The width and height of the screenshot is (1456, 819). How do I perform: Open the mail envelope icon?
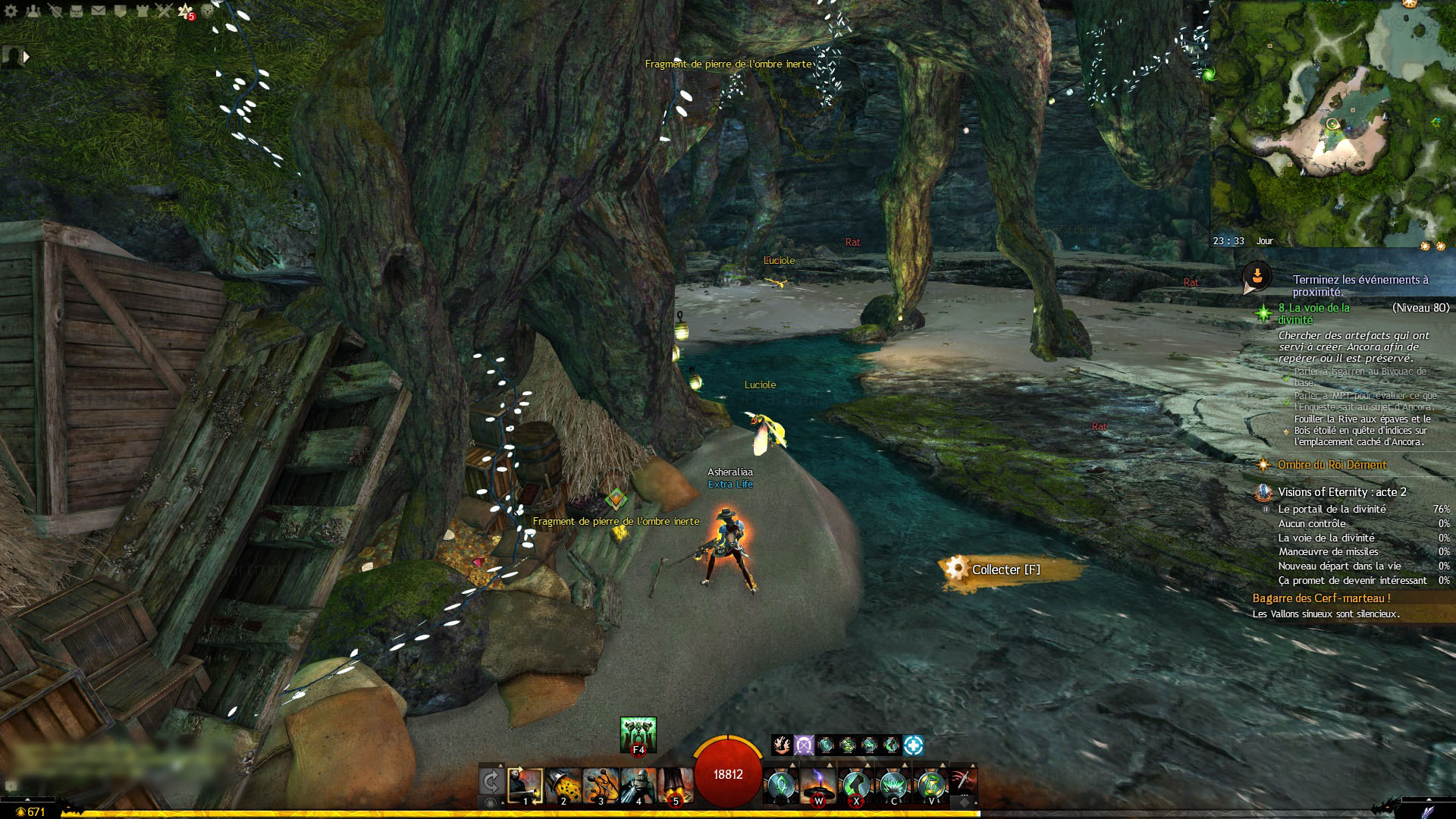point(99,11)
